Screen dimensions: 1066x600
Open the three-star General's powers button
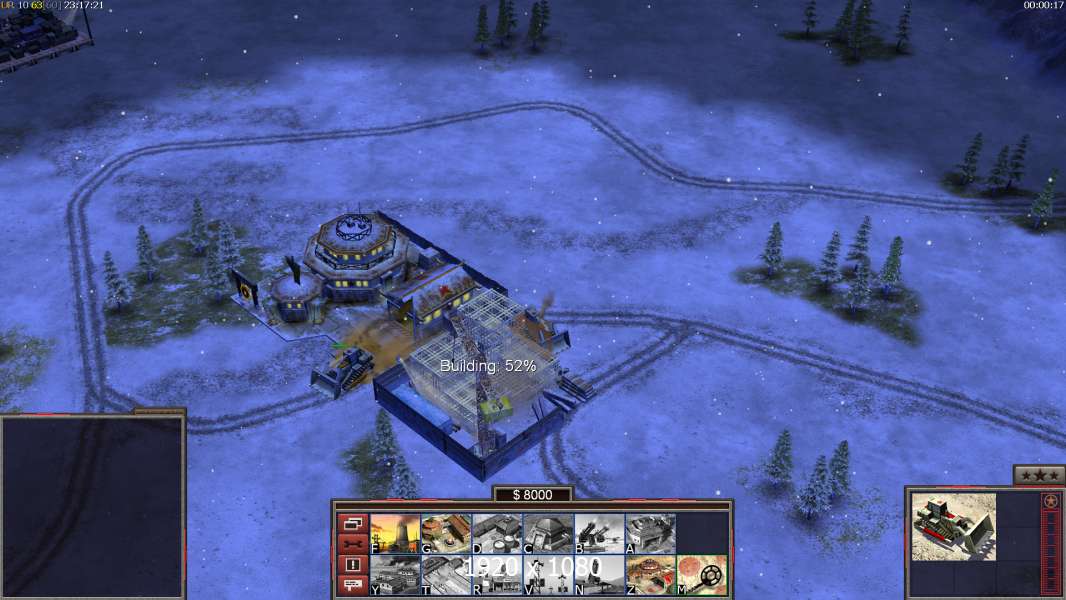point(1038,475)
